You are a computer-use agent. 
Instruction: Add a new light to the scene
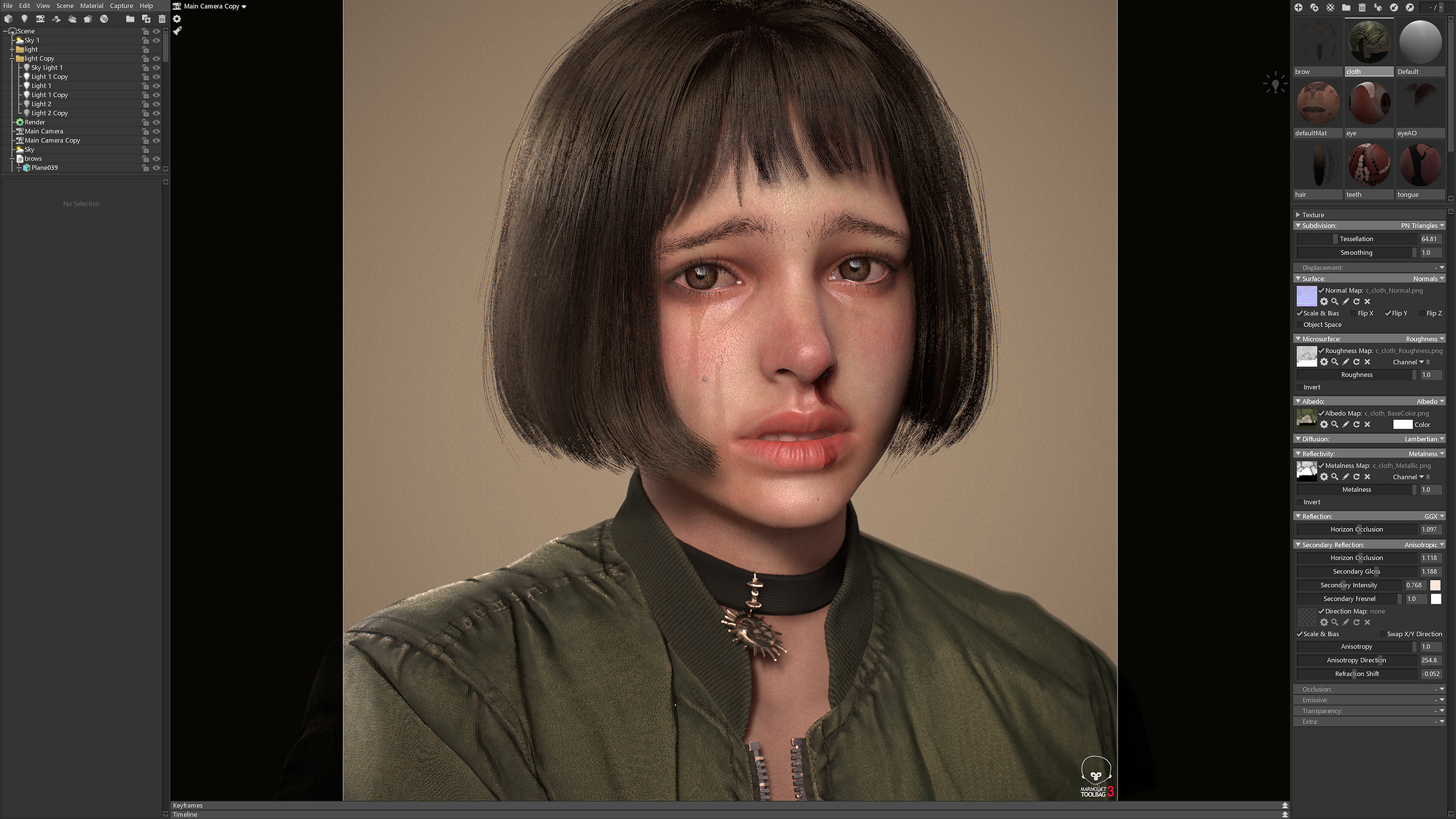coord(24,19)
